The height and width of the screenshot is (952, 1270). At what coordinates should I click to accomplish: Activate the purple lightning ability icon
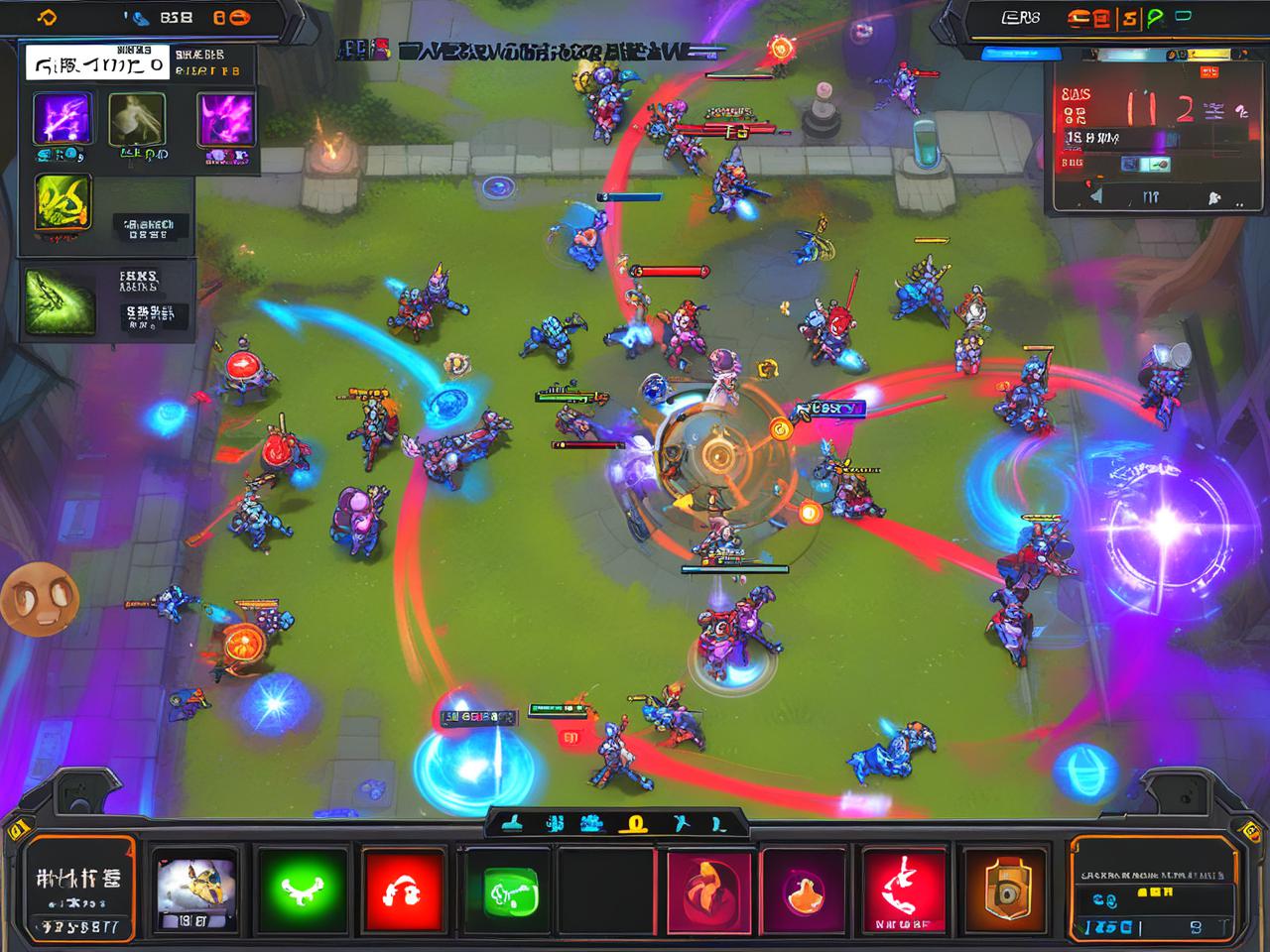coord(63,119)
